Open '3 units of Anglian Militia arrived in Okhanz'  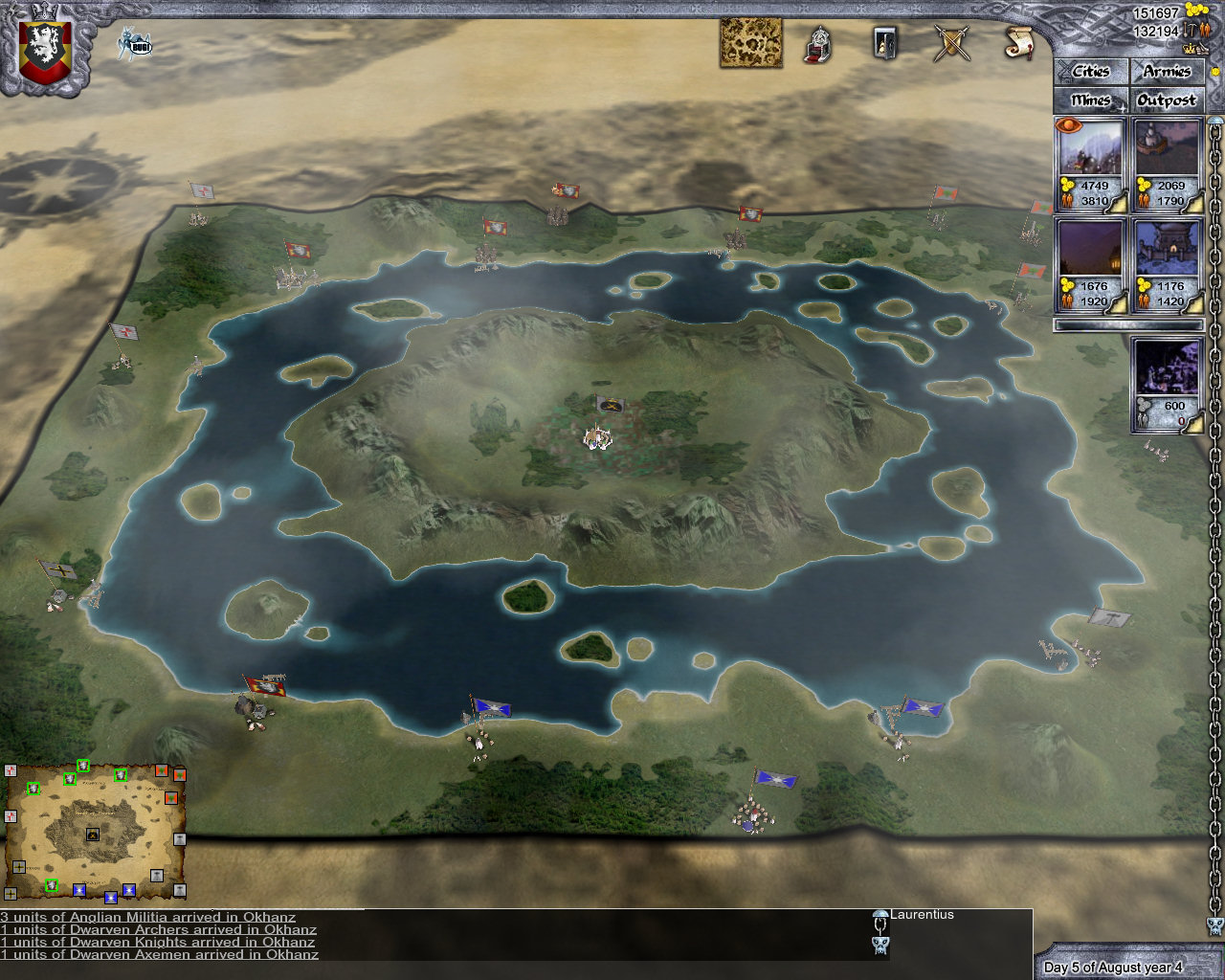(148, 916)
